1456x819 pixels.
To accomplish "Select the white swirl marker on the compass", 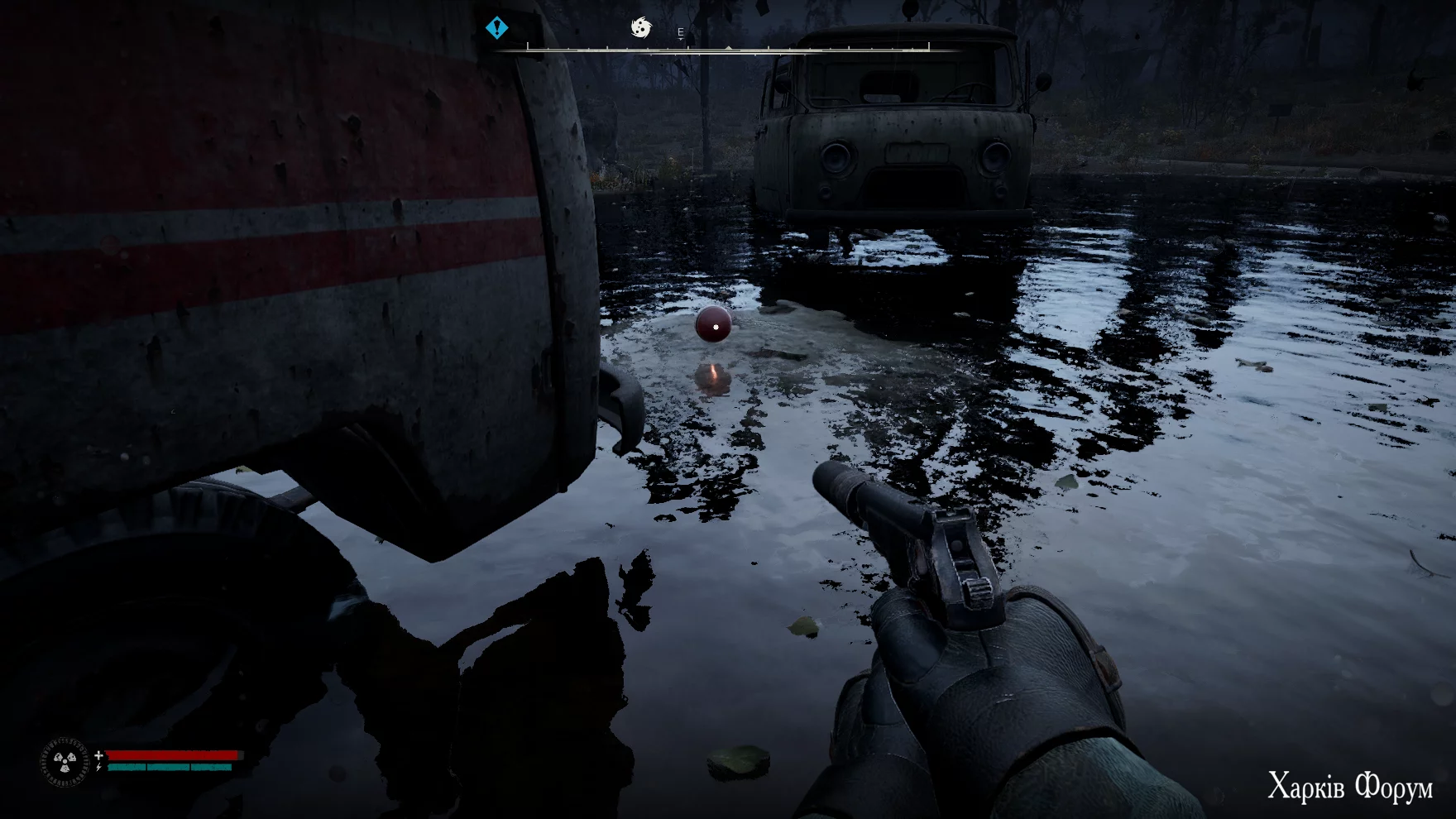I will [641, 28].
